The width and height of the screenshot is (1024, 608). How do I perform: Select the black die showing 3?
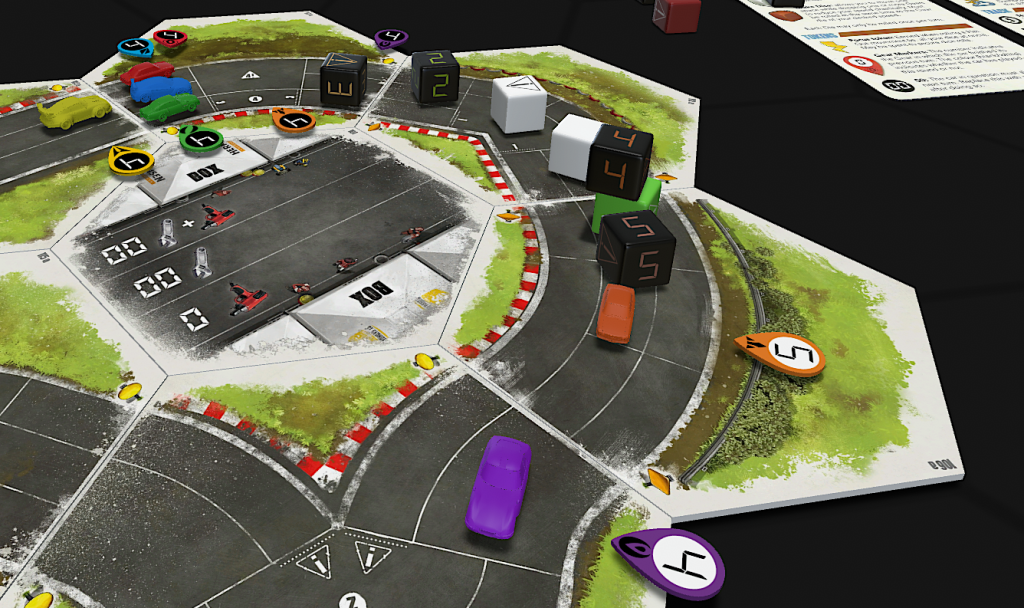point(343,80)
